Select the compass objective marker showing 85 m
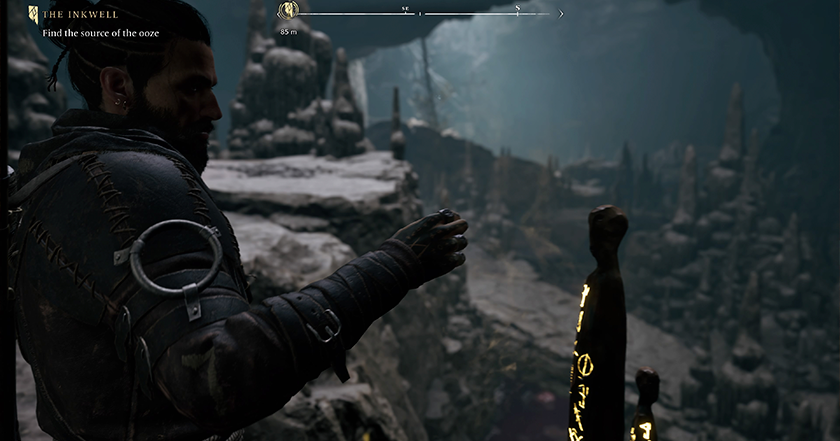Image resolution: width=840 pixels, height=441 pixels. [x=288, y=12]
